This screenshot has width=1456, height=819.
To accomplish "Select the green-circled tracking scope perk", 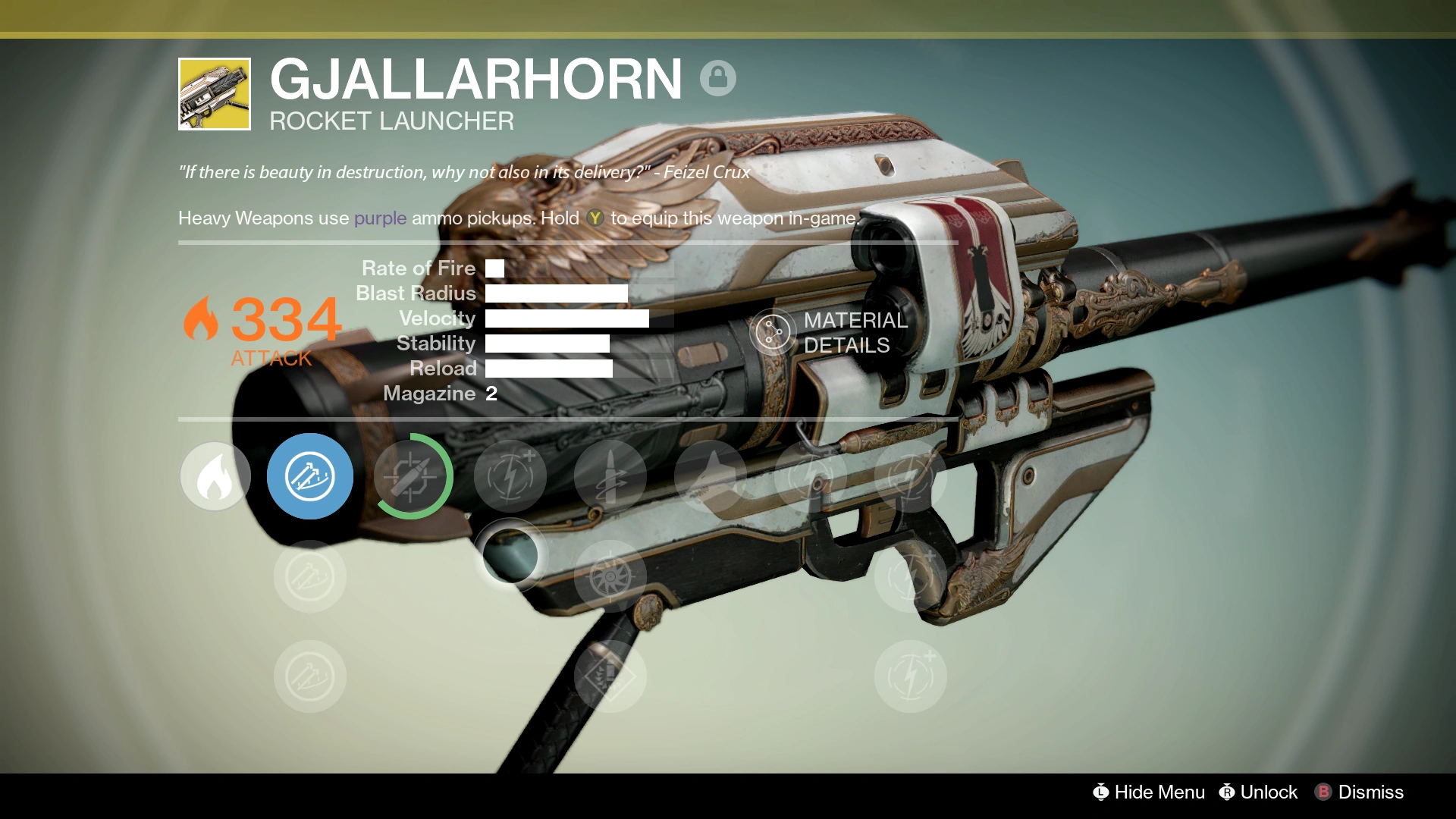I will click(410, 476).
